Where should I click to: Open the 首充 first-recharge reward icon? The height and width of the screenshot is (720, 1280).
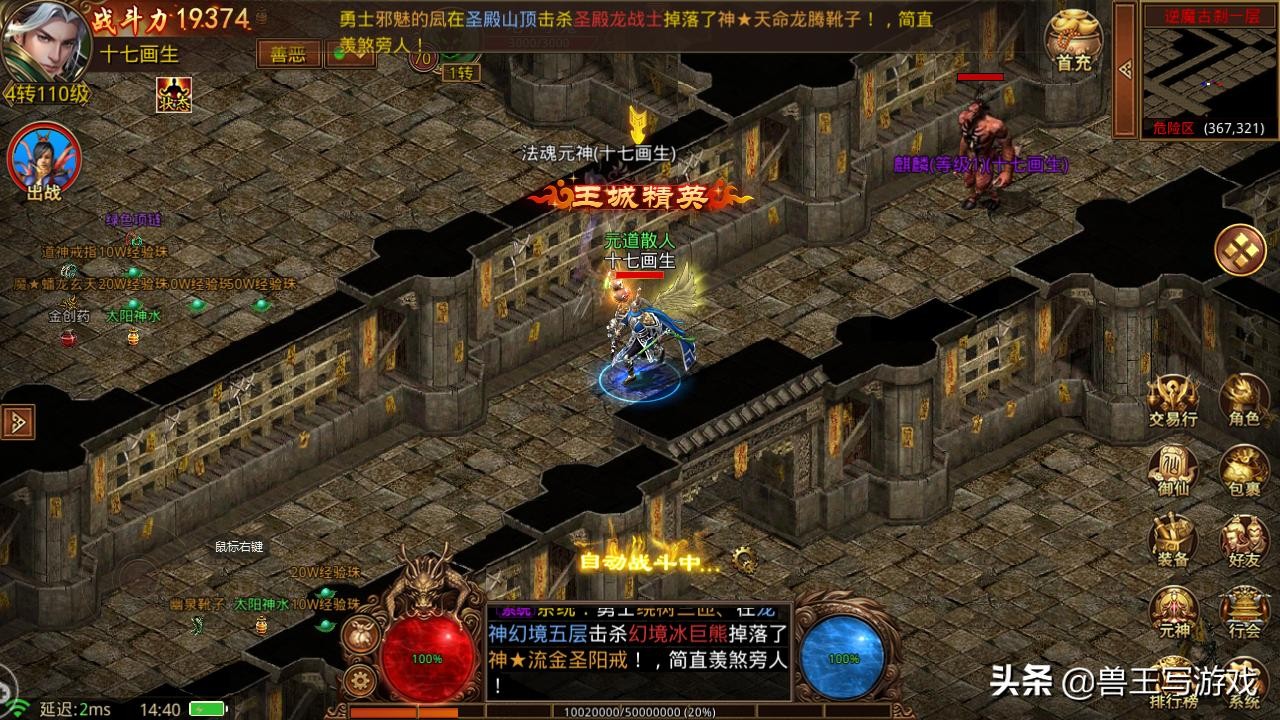(x=1073, y=42)
